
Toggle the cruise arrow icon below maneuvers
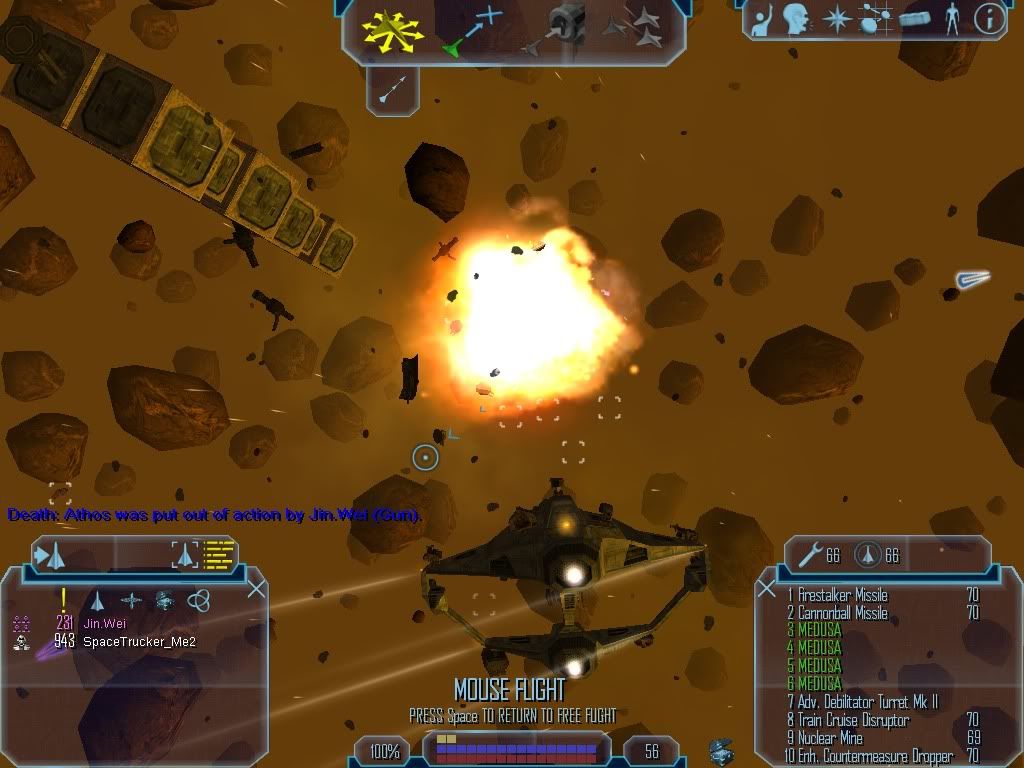tap(392, 90)
